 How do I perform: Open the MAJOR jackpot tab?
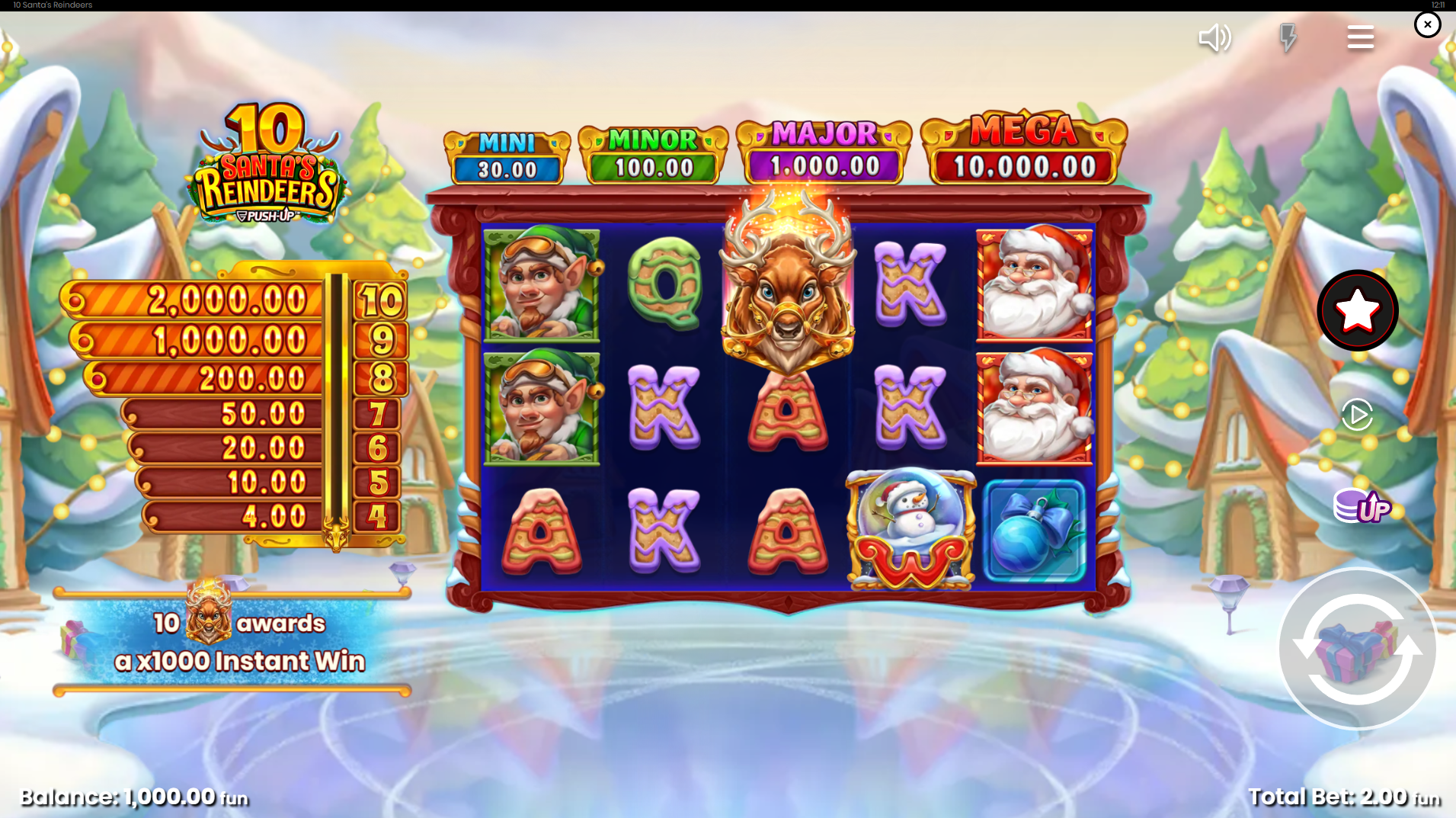[823, 149]
